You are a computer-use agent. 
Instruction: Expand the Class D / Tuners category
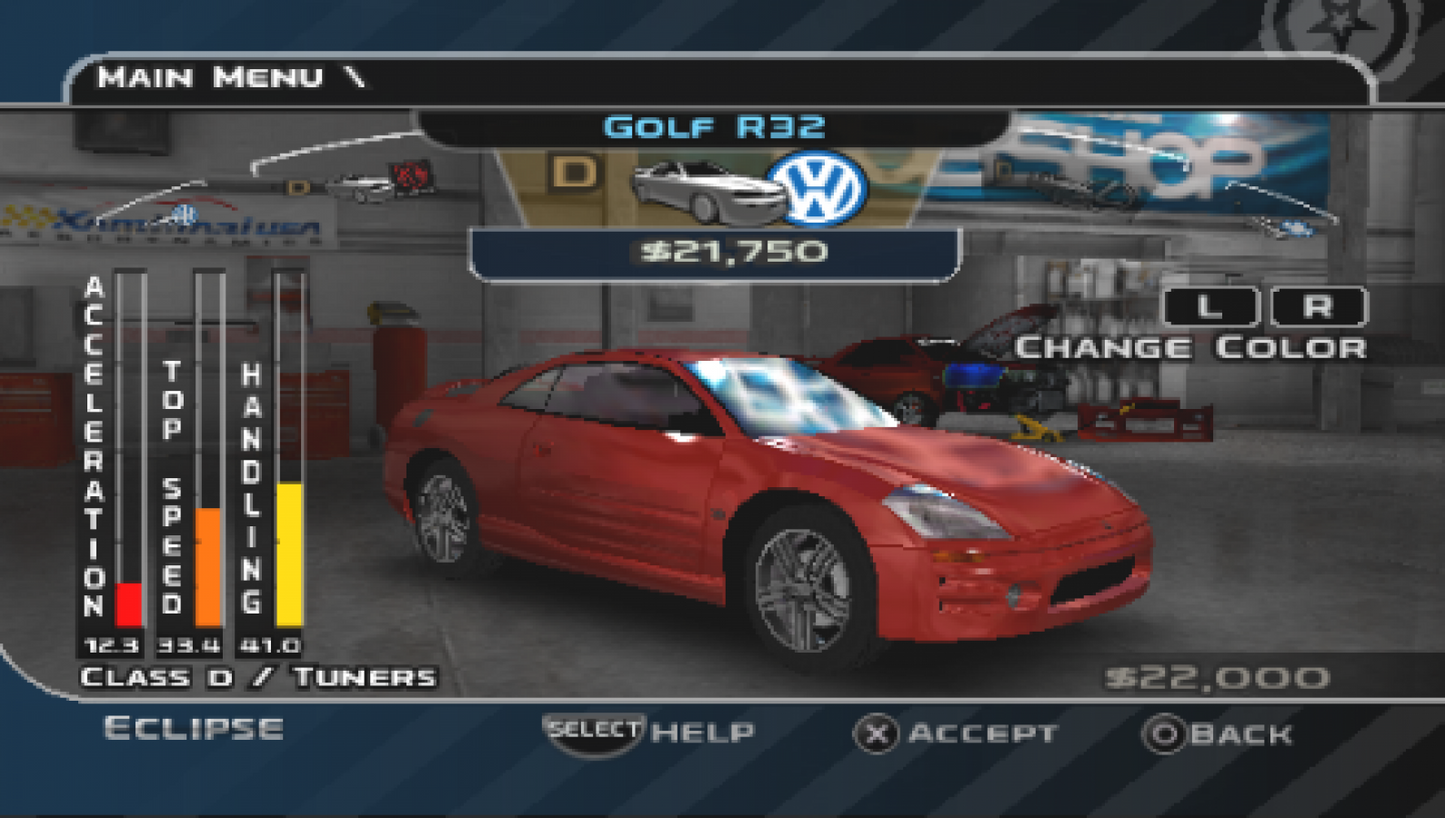tap(258, 677)
